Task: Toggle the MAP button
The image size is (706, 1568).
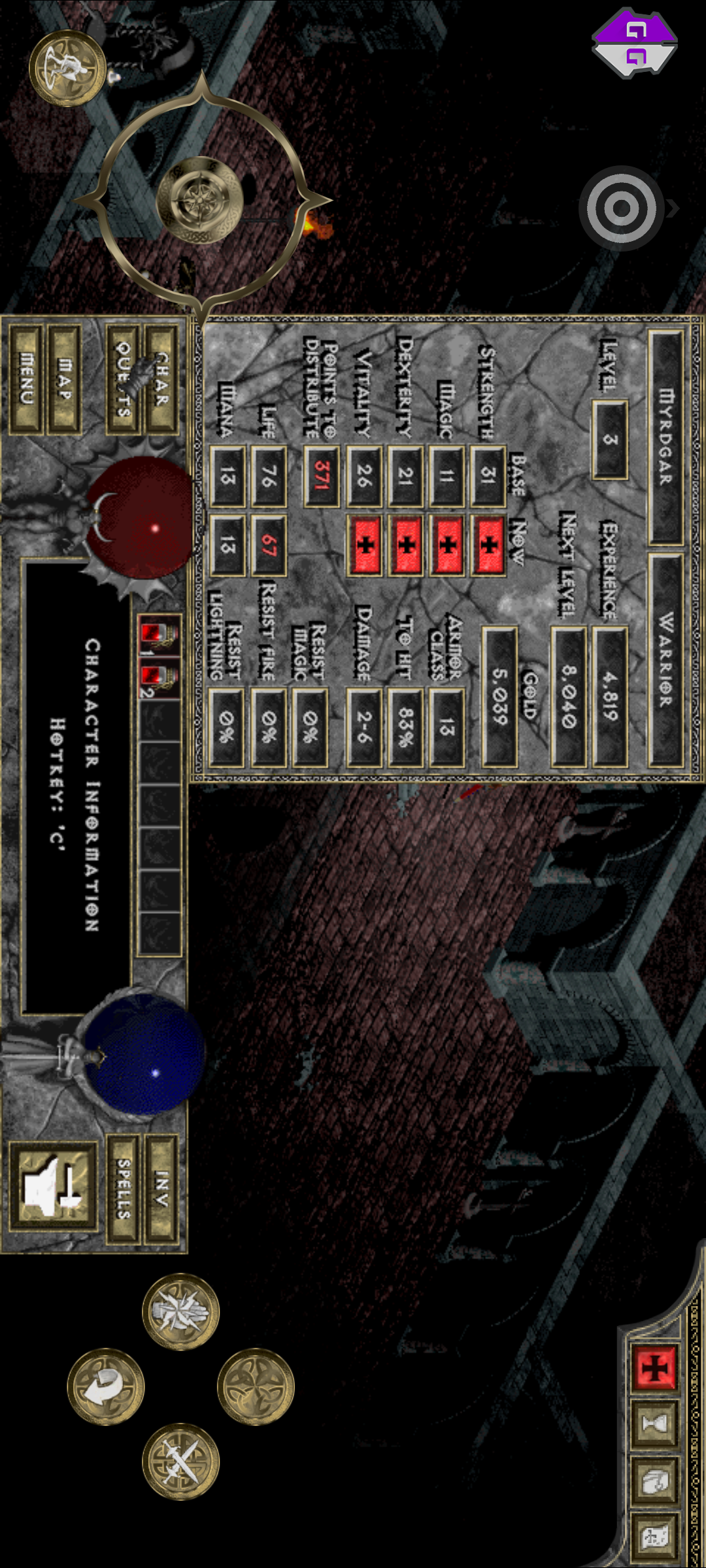Action: [x=65, y=380]
